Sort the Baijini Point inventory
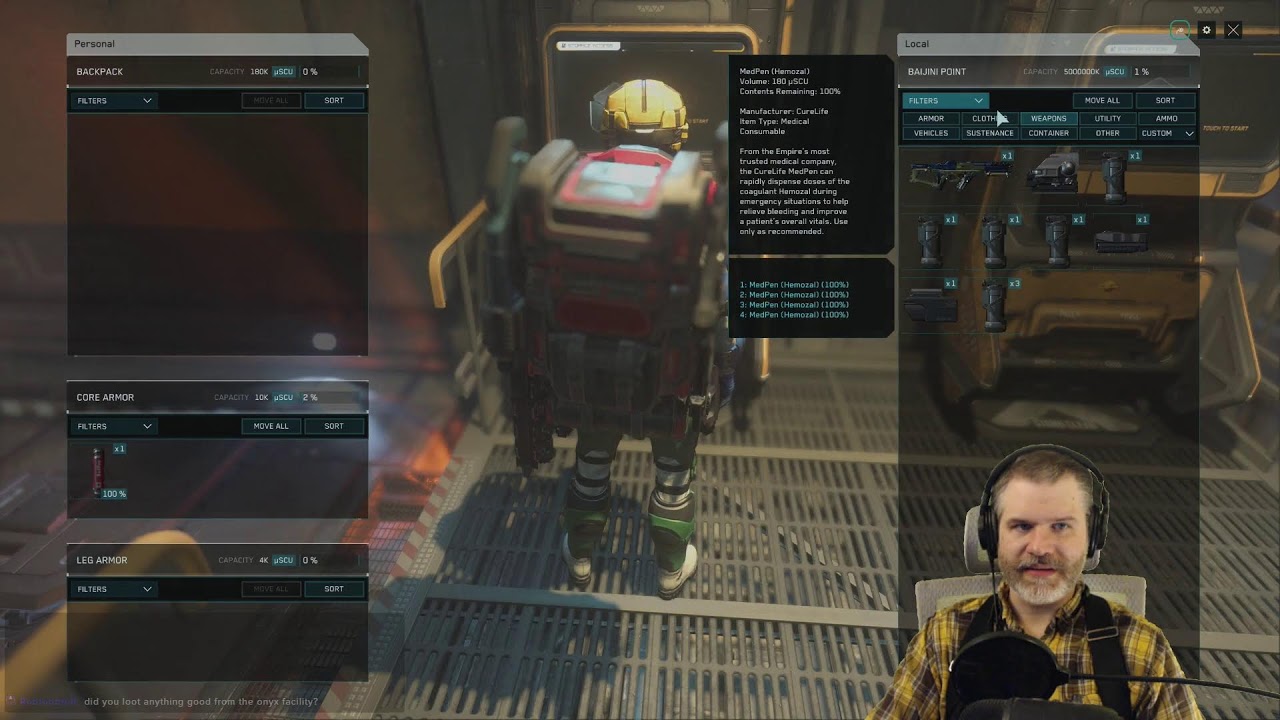The height and width of the screenshot is (720, 1280). click(x=1165, y=100)
